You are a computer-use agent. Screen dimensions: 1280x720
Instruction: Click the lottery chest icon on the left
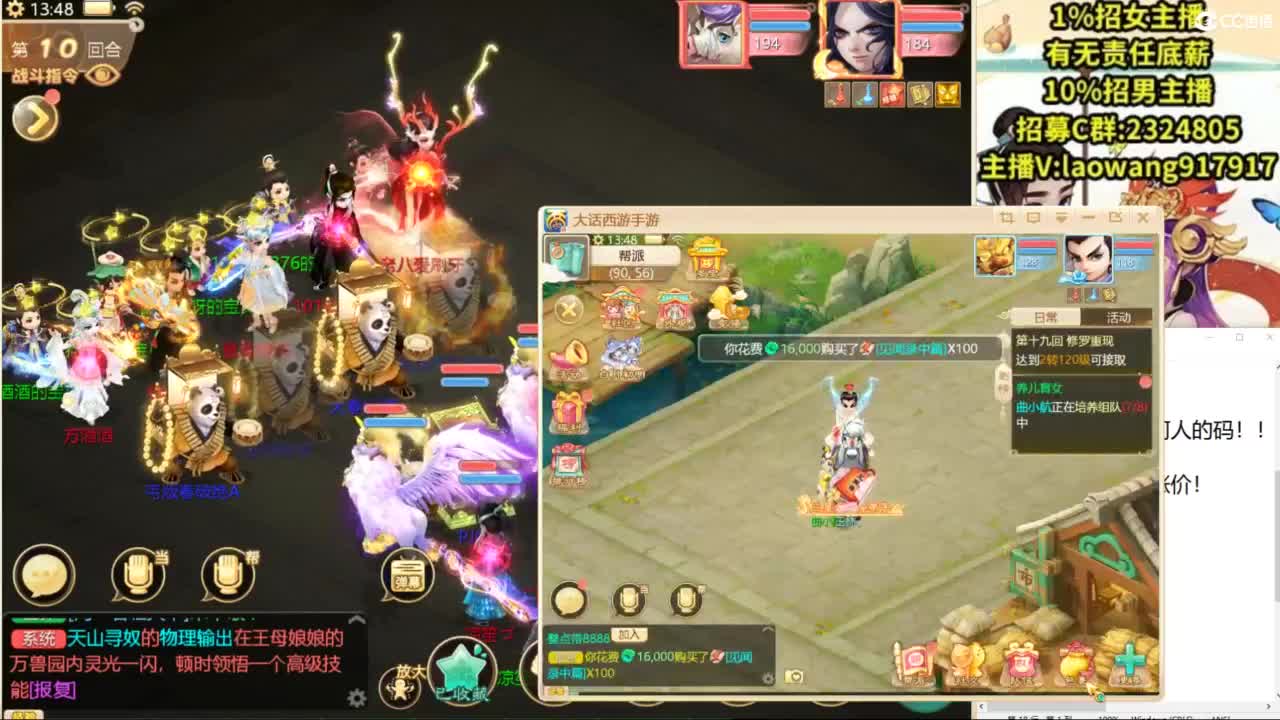coord(568,462)
